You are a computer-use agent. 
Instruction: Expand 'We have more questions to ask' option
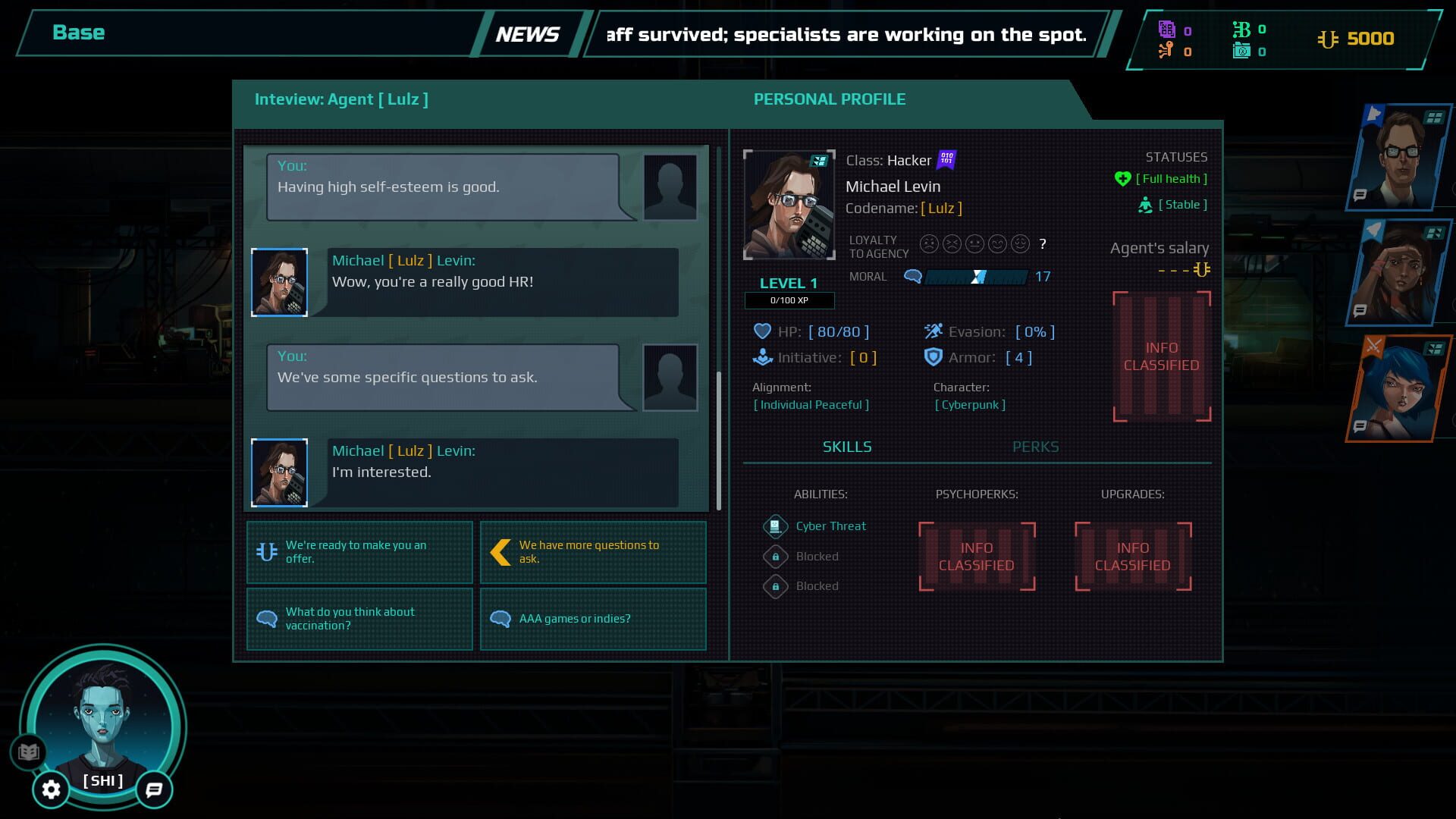coord(593,552)
